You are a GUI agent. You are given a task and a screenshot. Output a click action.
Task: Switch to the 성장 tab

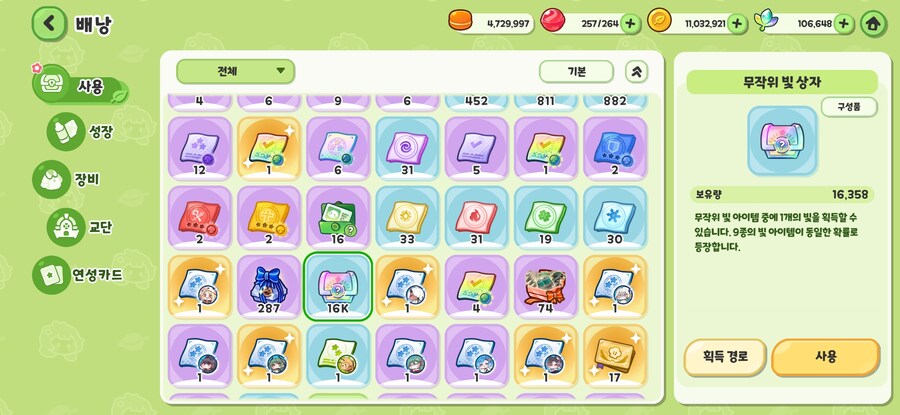[x=82, y=131]
